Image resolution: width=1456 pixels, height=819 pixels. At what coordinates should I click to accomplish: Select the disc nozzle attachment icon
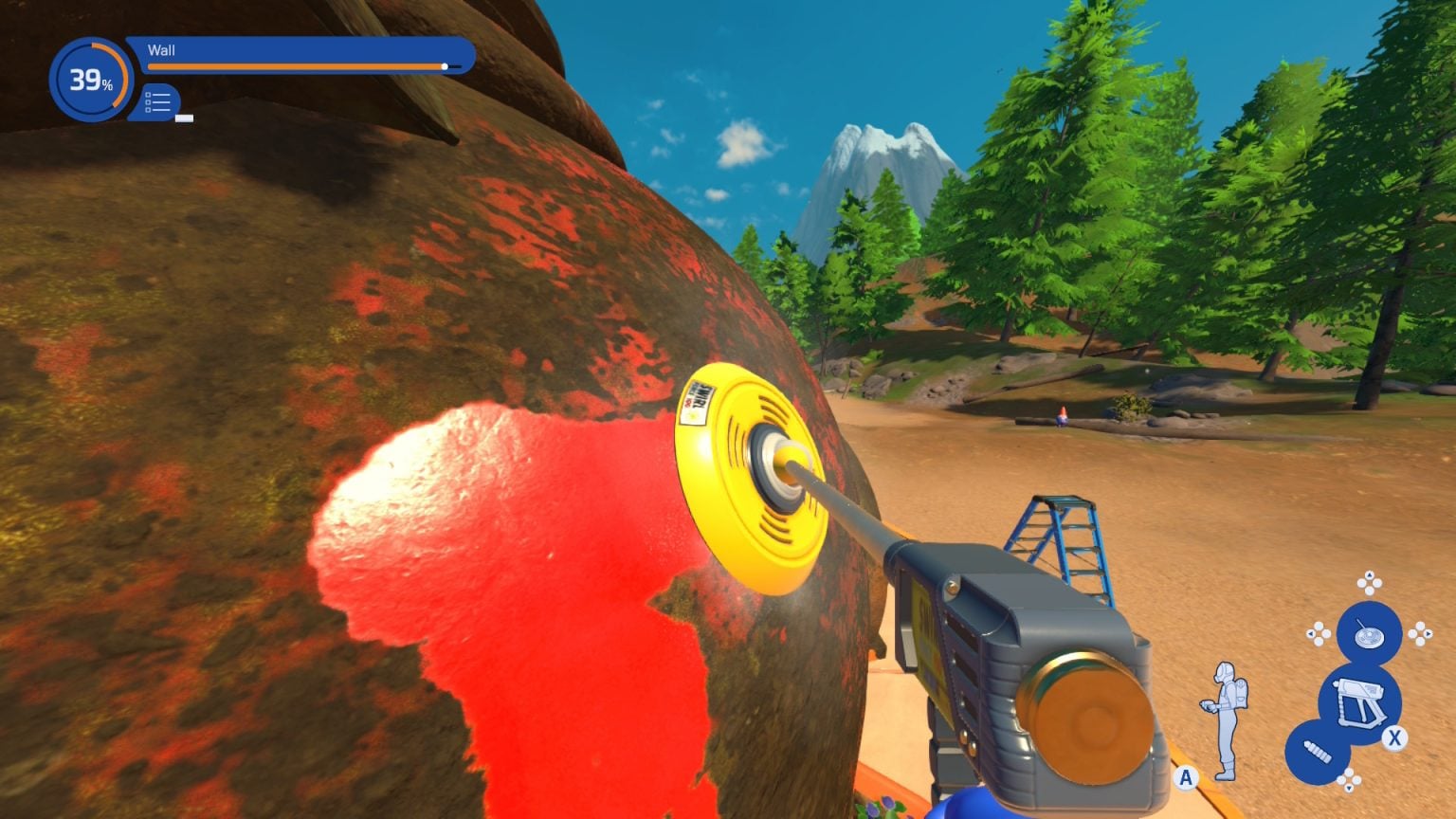click(x=1368, y=632)
